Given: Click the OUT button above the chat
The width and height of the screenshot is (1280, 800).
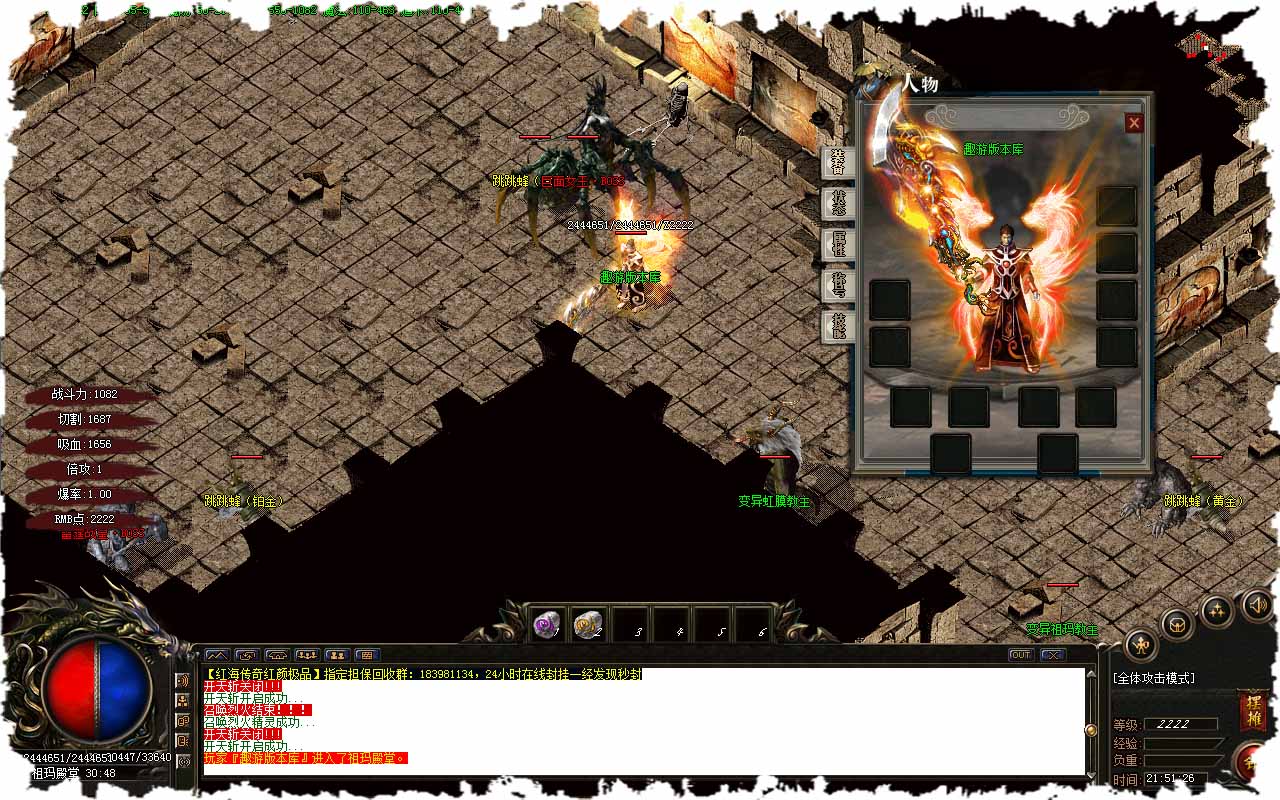Looking at the screenshot, I should pos(1020,655).
